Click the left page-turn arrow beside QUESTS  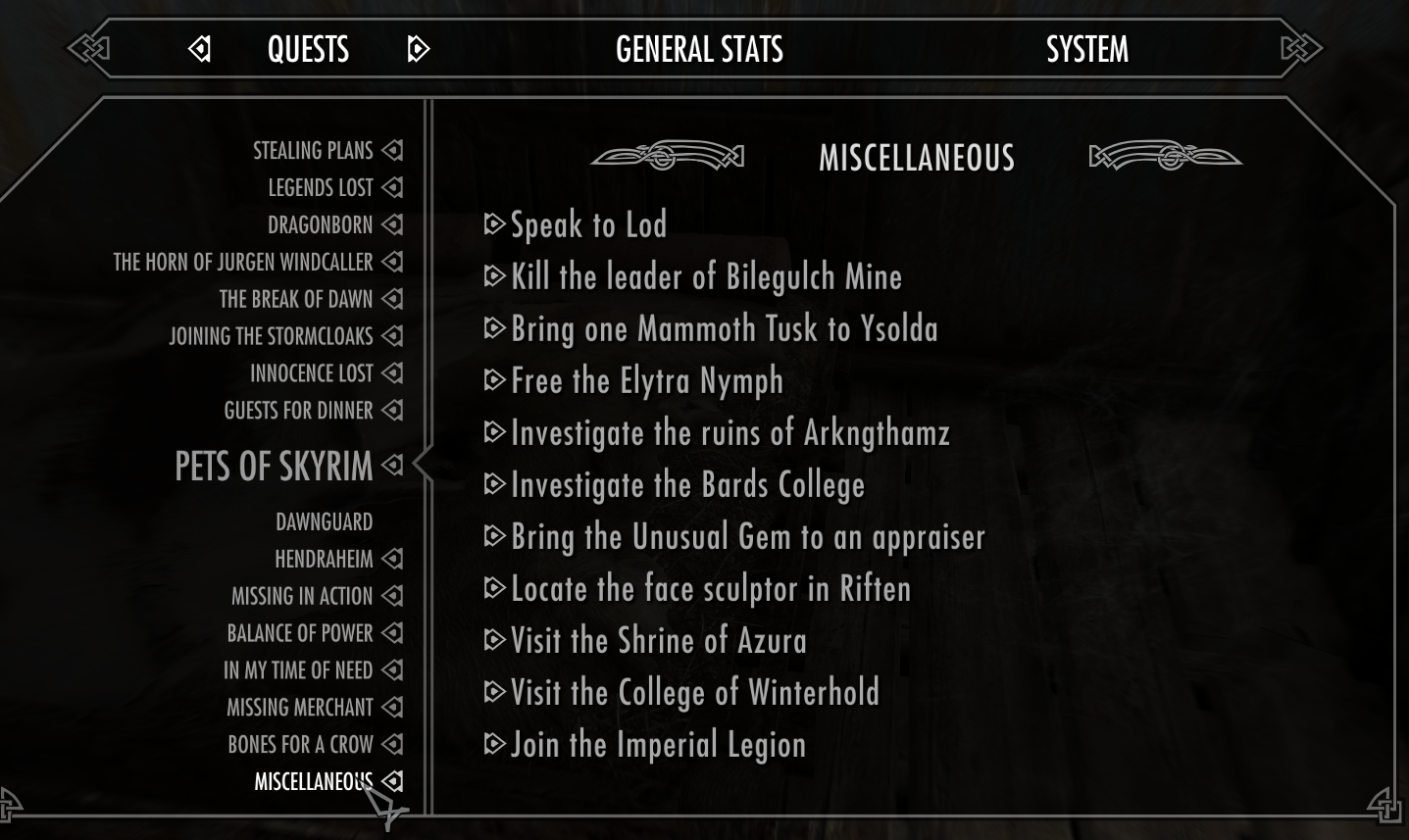coord(200,49)
